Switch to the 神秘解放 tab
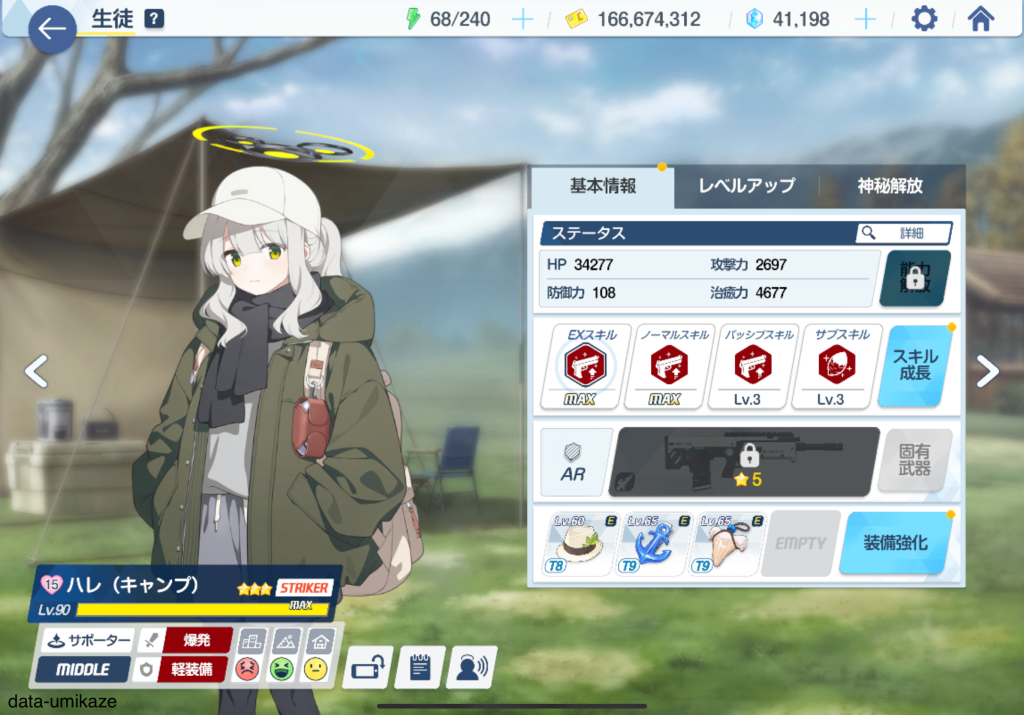The height and width of the screenshot is (715, 1024). point(889,186)
